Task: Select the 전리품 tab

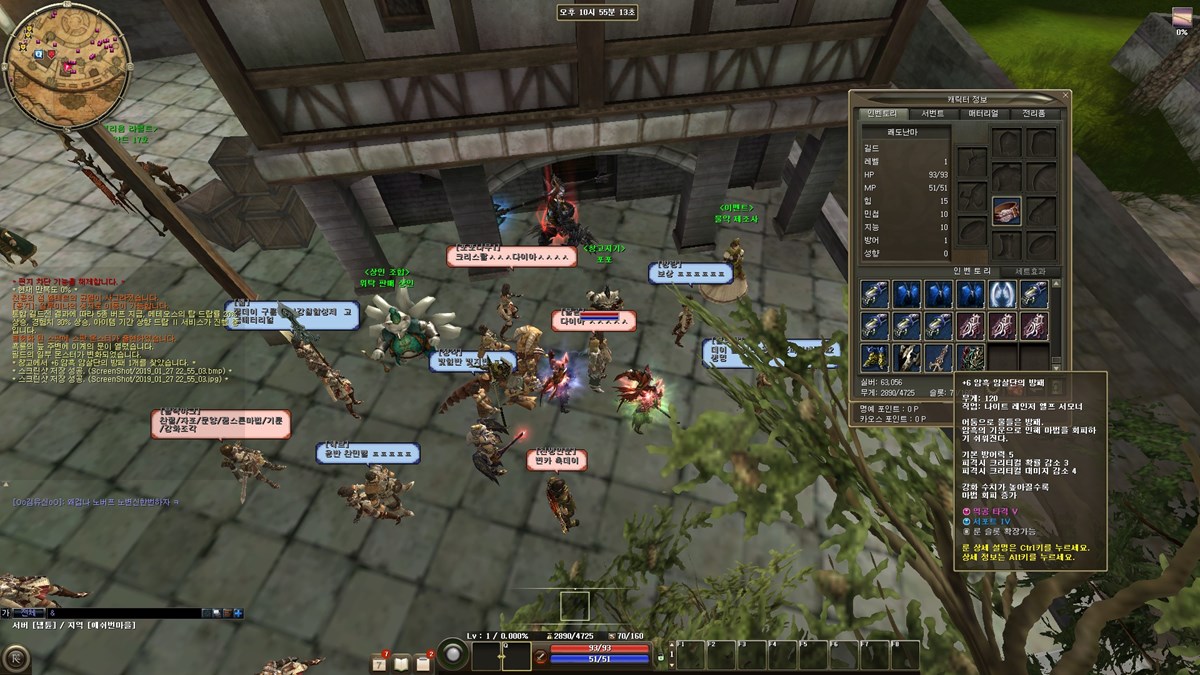Action: point(1033,113)
